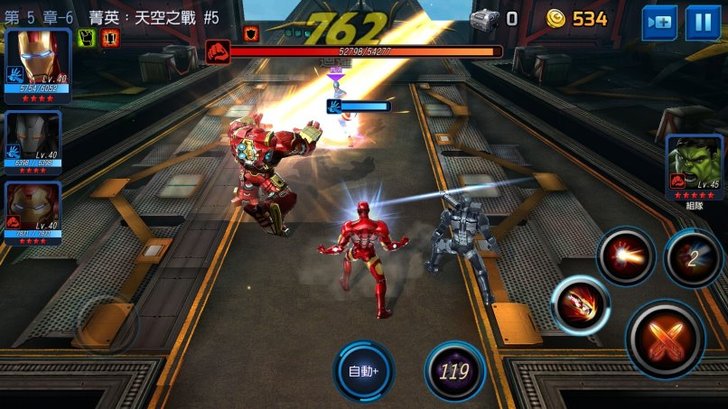This screenshot has height=409, width=728.
Task: Tap the skill on cooldown showing 2
Action: (x=693, y=257)
